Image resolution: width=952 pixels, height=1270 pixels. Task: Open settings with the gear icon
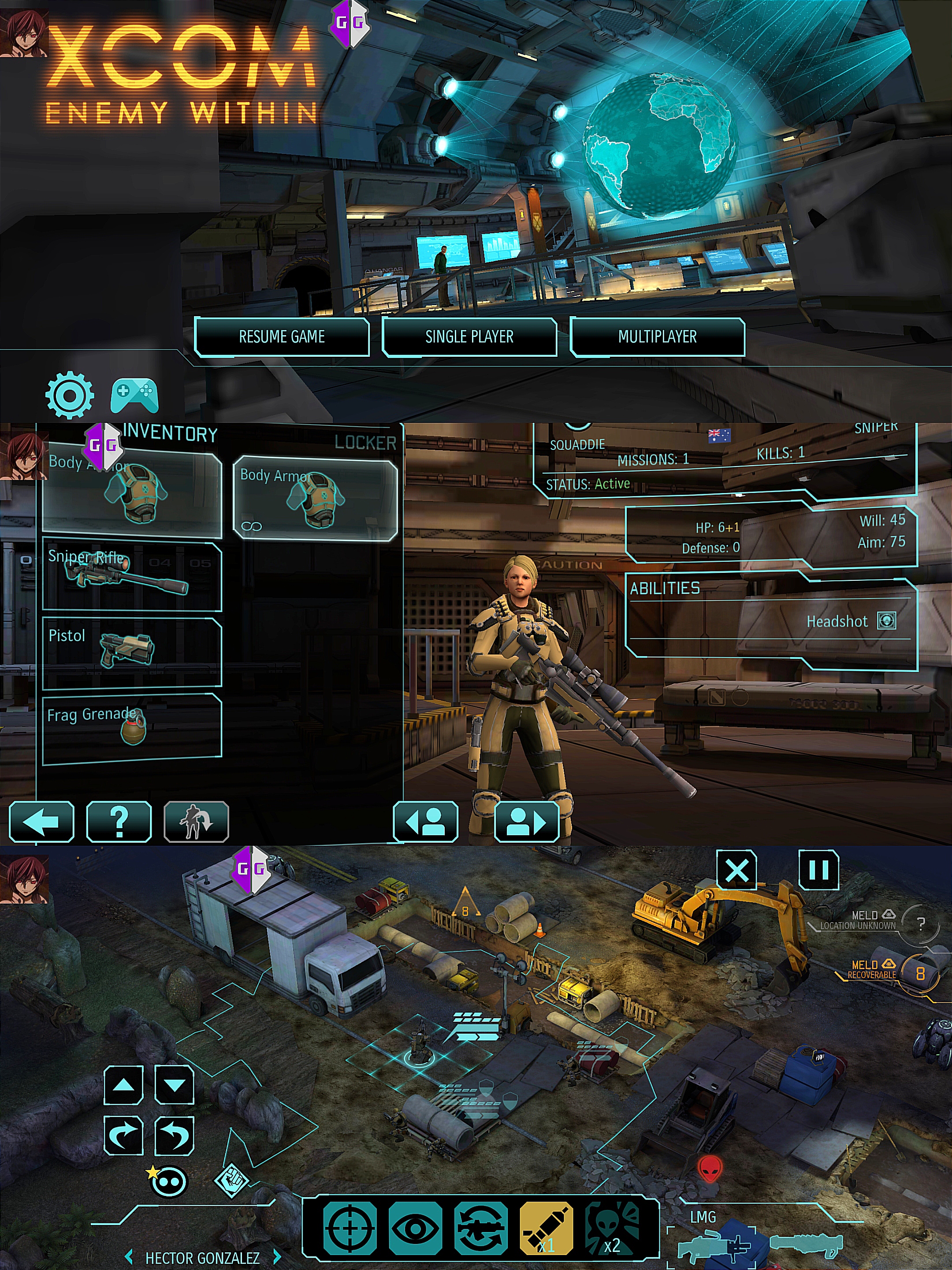click(70, 395)
